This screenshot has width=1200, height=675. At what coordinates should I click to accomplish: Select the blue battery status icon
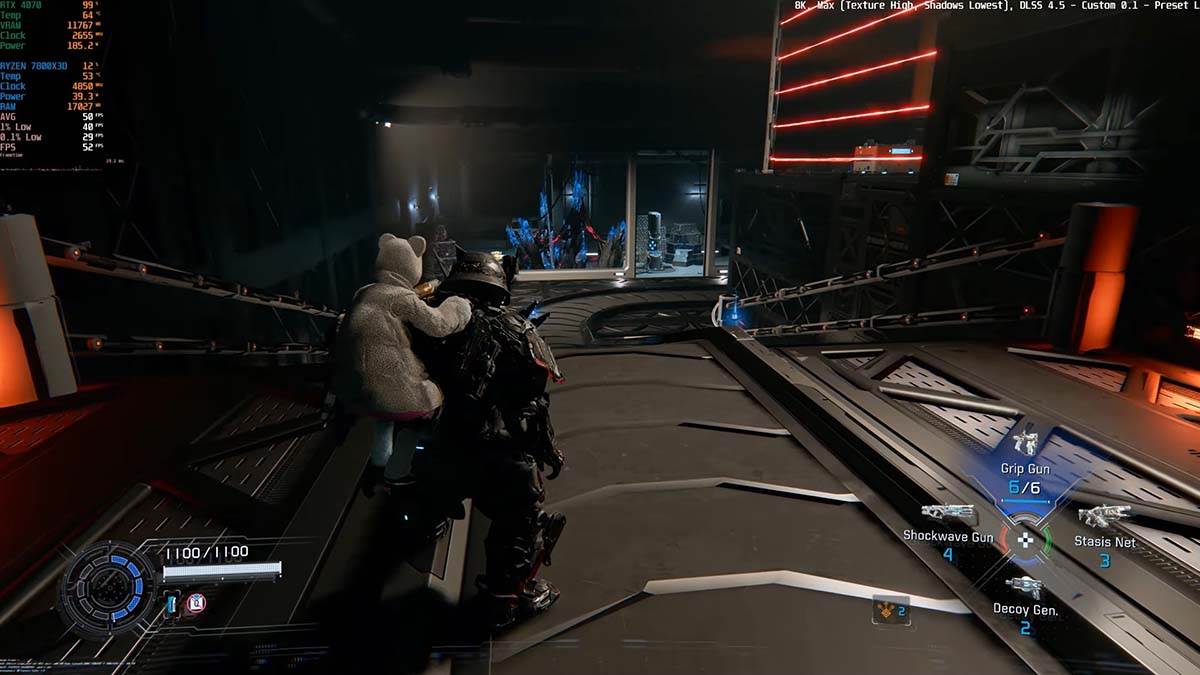(x=172, y=603)
